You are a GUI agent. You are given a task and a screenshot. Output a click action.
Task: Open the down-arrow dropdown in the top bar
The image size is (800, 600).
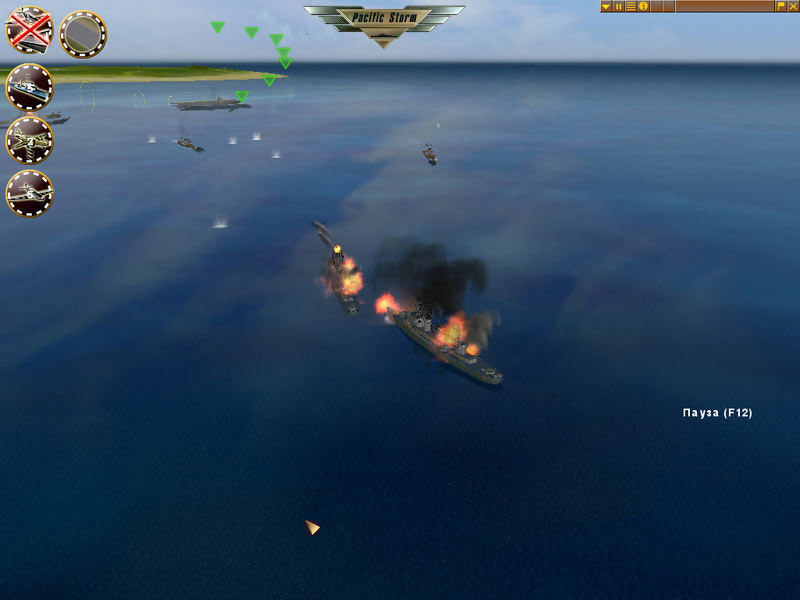[606, 6]
